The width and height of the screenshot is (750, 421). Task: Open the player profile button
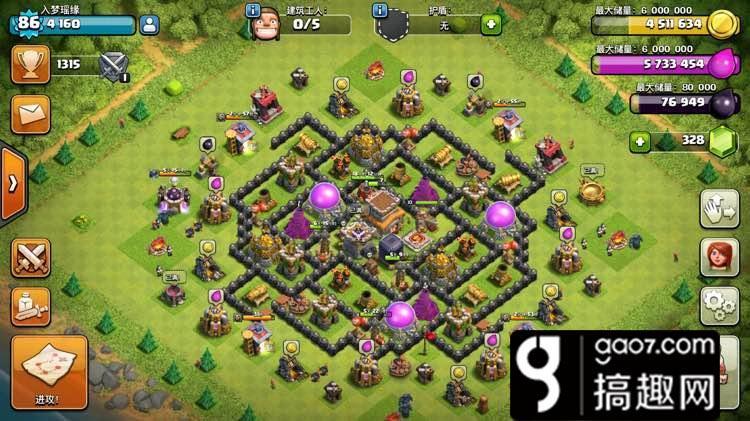(149, 25)
